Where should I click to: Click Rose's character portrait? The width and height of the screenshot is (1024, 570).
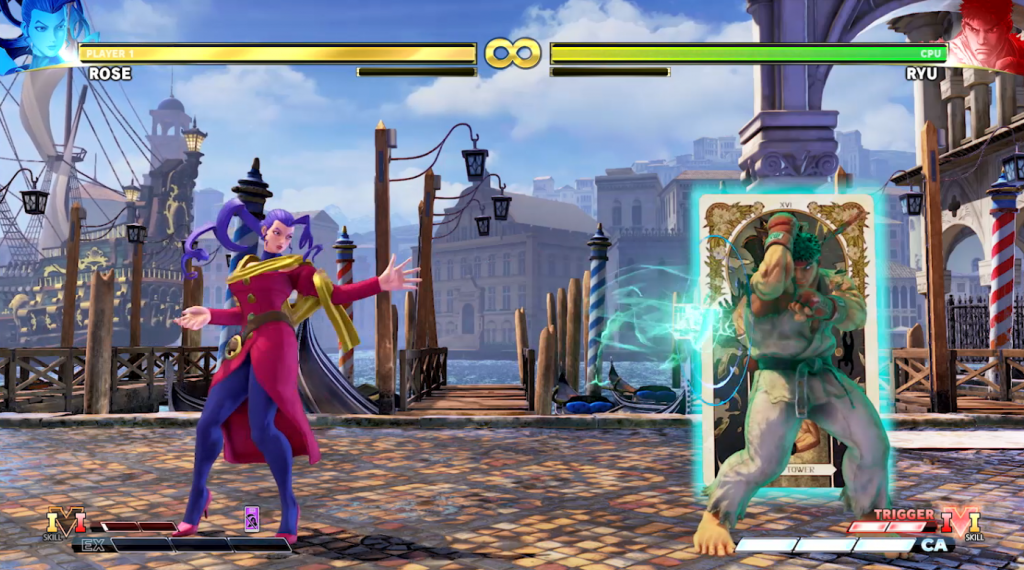point(37,36)
